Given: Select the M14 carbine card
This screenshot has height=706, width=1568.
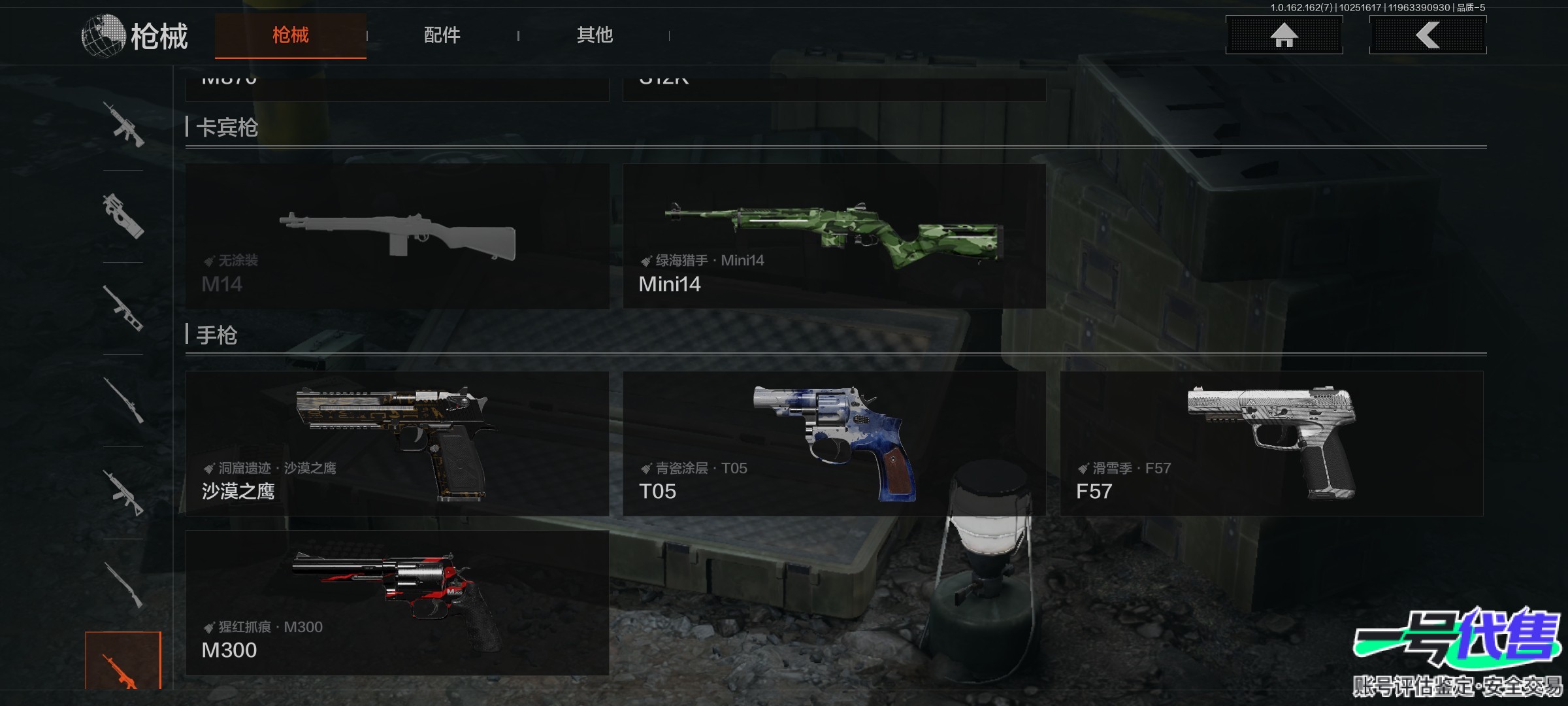Looking at the screenshot, I should [x=397, y=237].
